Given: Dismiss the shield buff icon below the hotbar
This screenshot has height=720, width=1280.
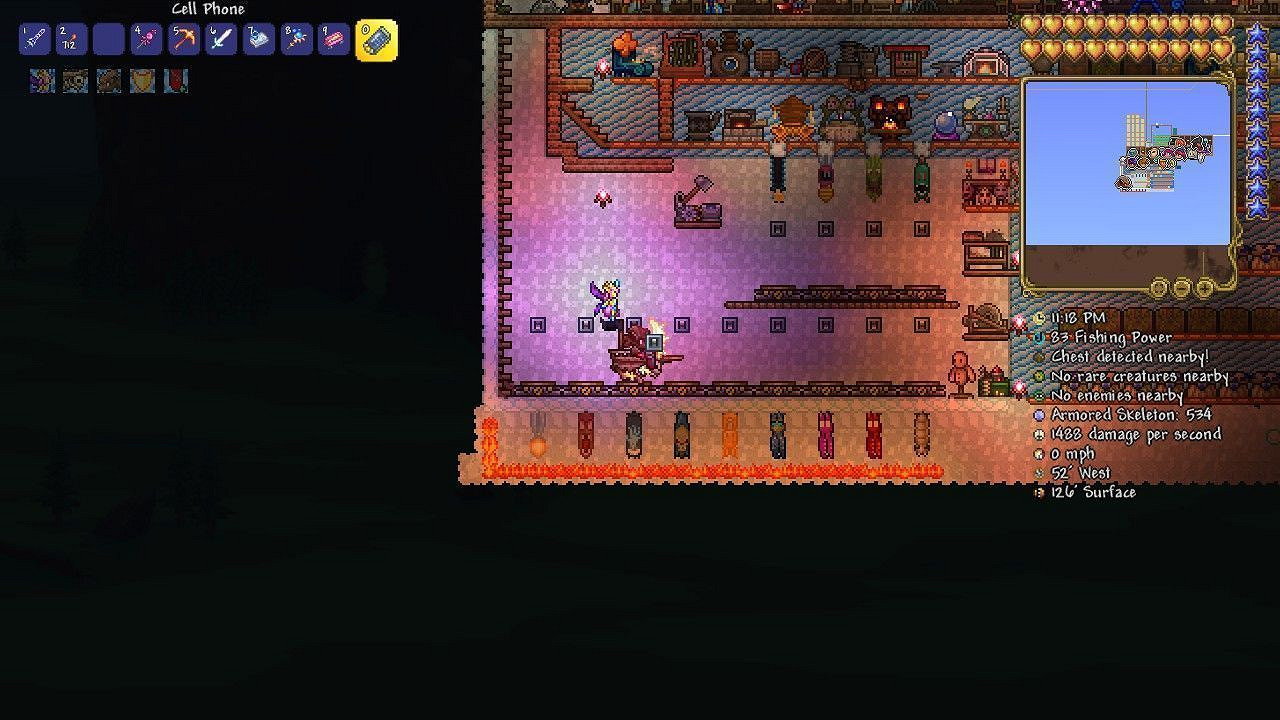Looking at the screenshot, I should coord(141,81).
